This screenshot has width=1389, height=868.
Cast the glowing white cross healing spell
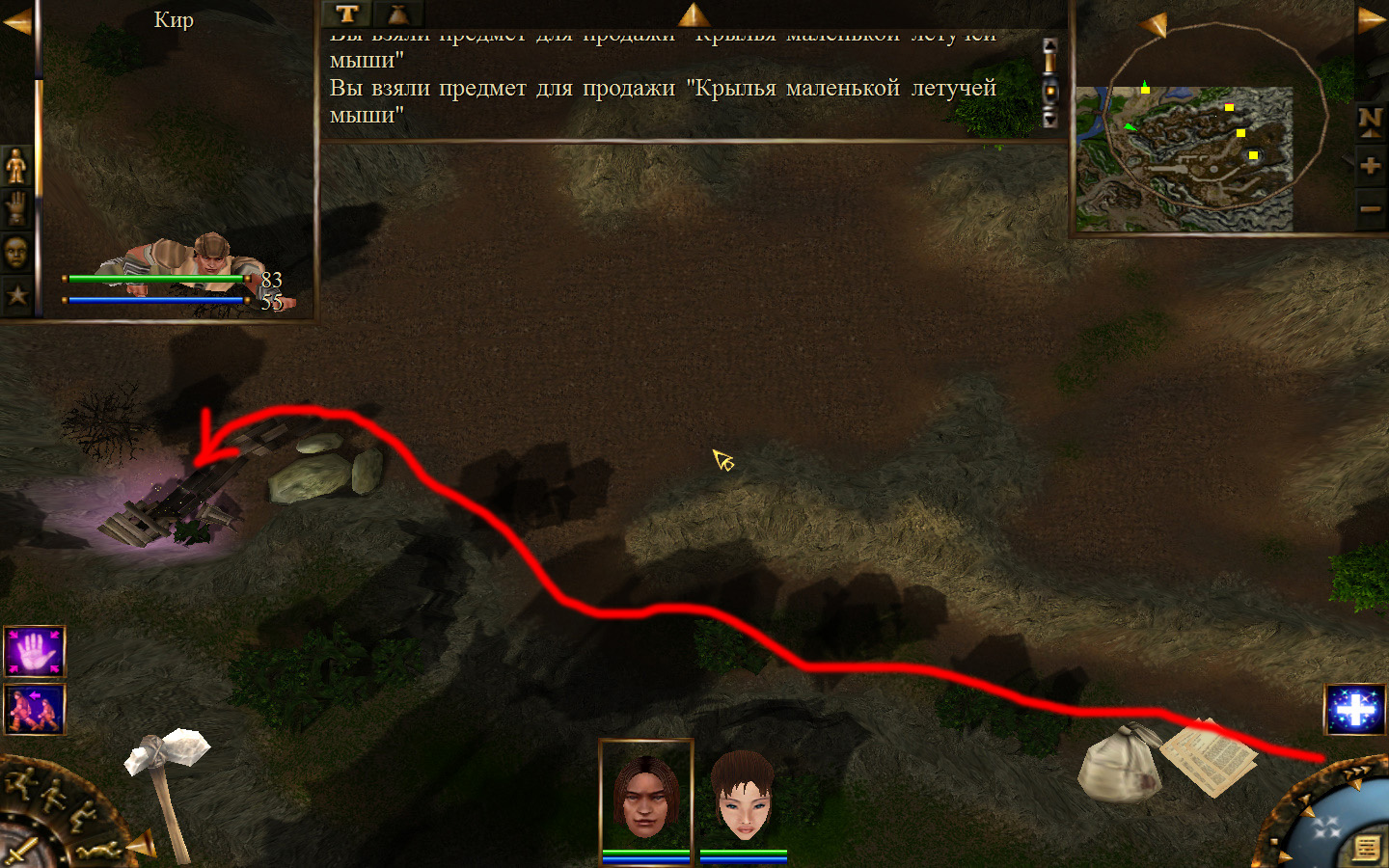[1355, 711]
